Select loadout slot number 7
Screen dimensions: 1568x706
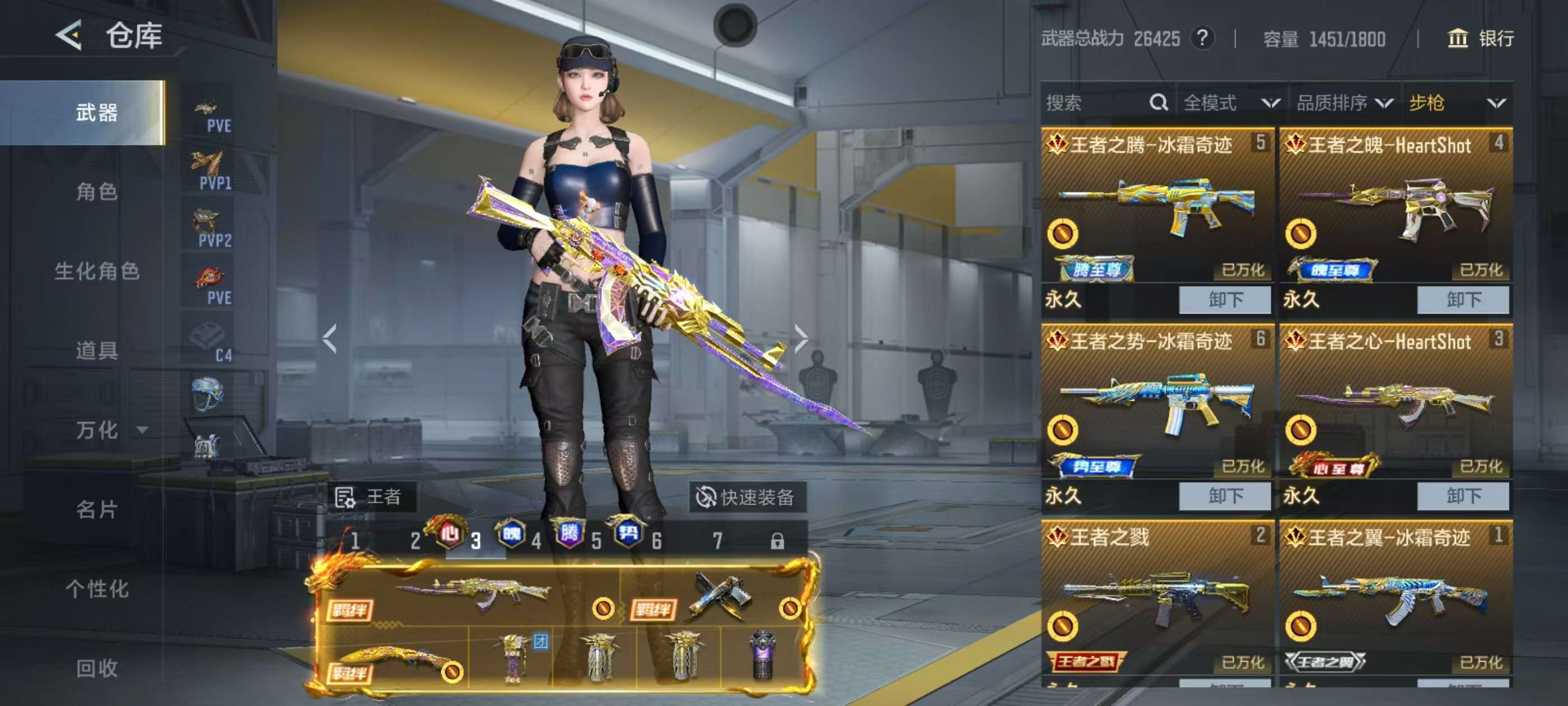[x=718, y=540]
